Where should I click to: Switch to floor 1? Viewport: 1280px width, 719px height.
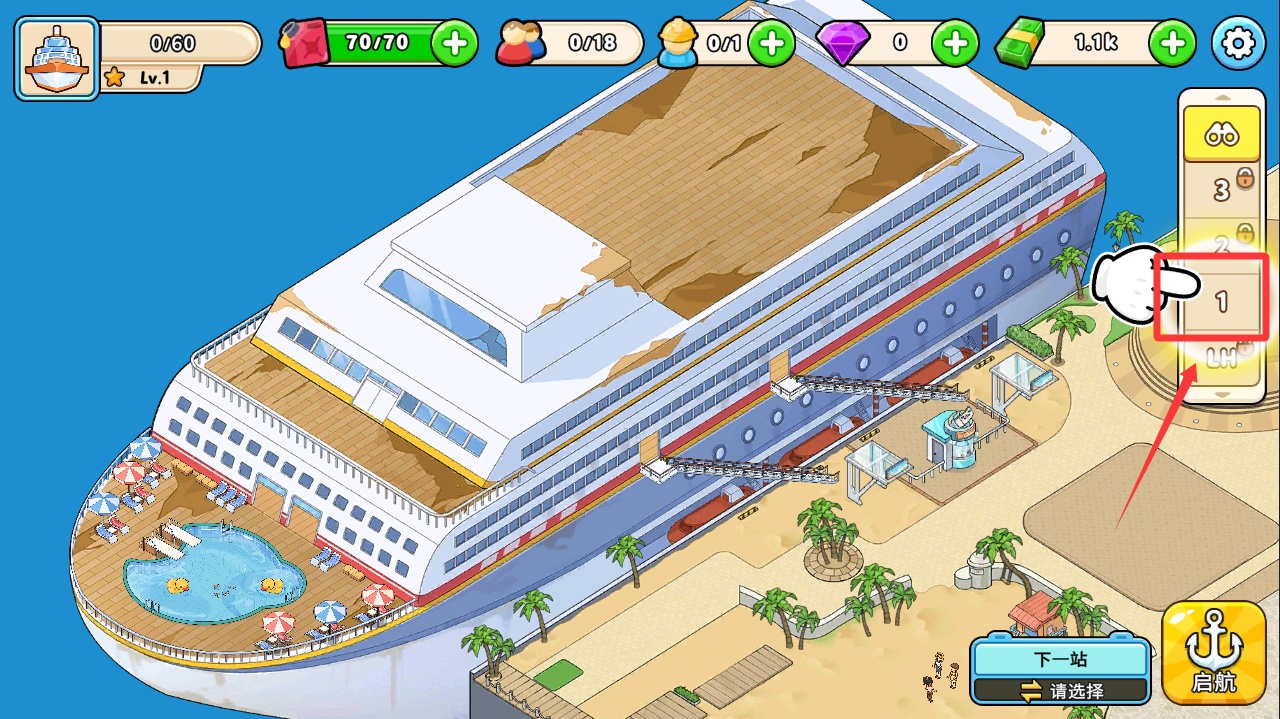(1221, 300)
